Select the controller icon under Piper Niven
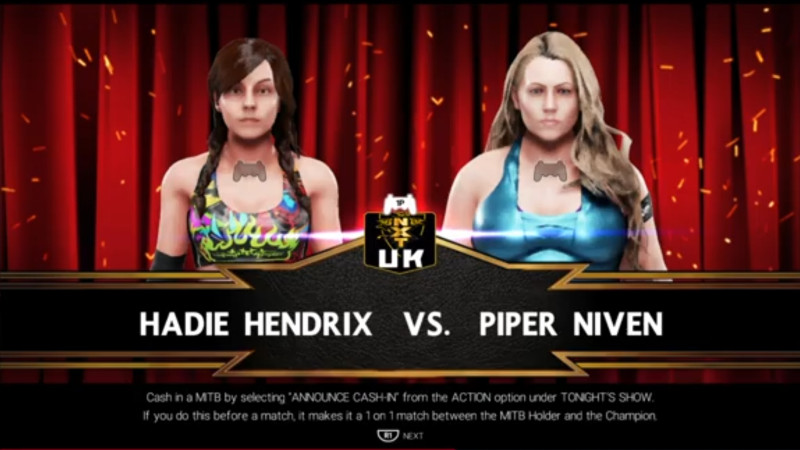This screenshot has width=800, height=450. pyautogui.click(x=549, y=171)
